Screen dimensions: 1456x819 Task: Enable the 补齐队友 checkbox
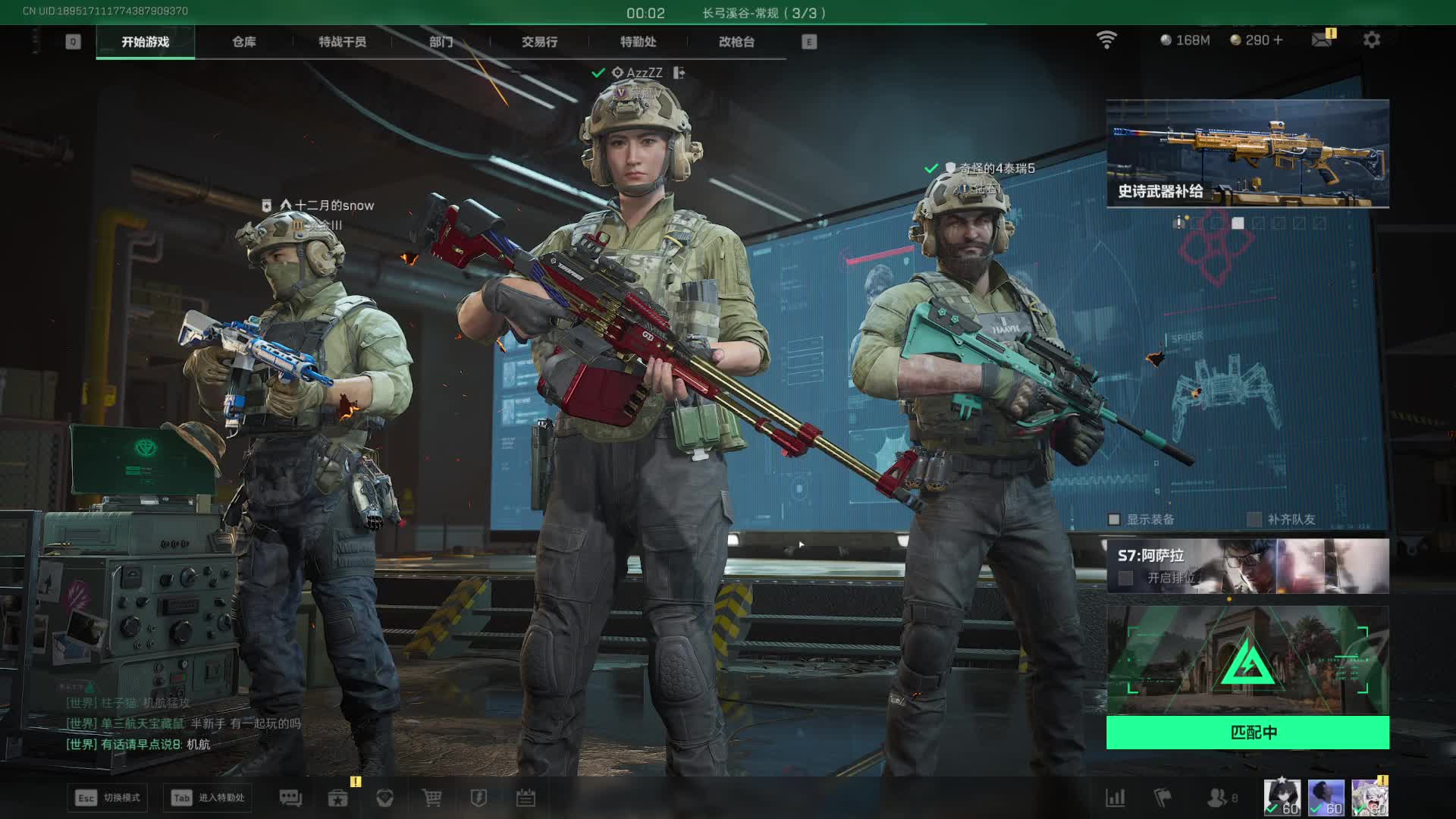[1255, 519]
